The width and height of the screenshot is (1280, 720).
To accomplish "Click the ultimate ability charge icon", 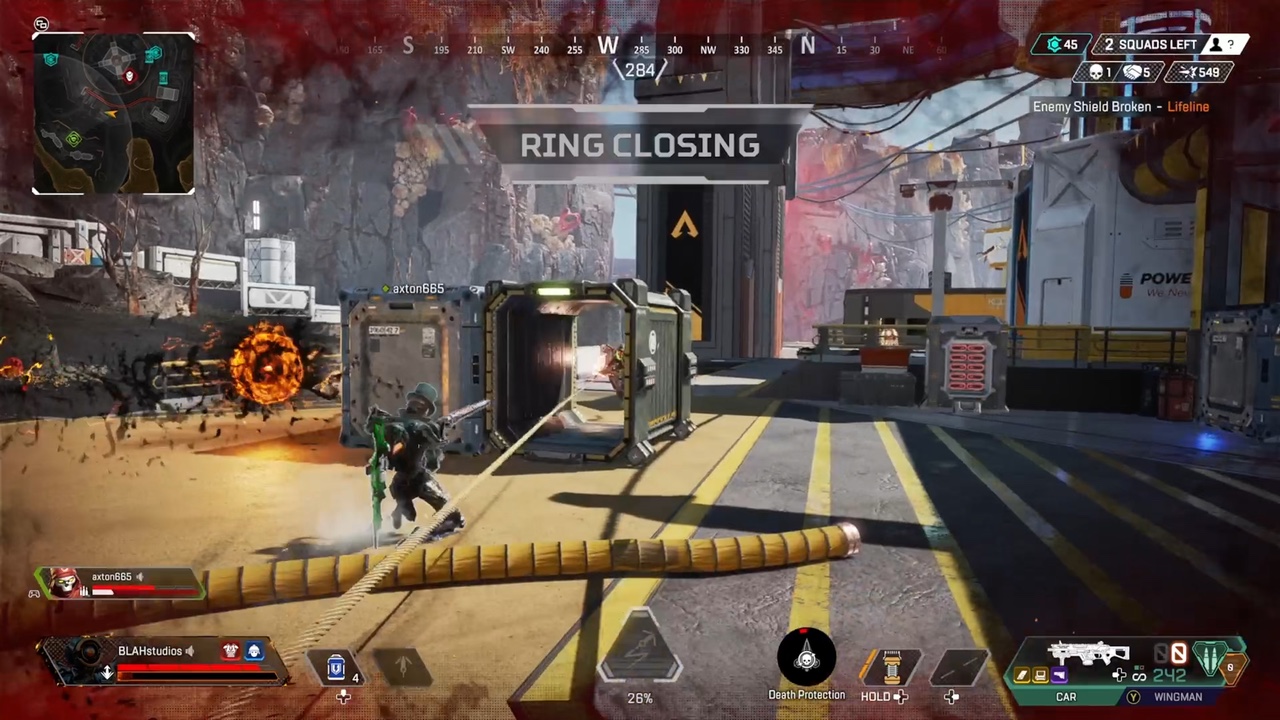I will [640, 655].
